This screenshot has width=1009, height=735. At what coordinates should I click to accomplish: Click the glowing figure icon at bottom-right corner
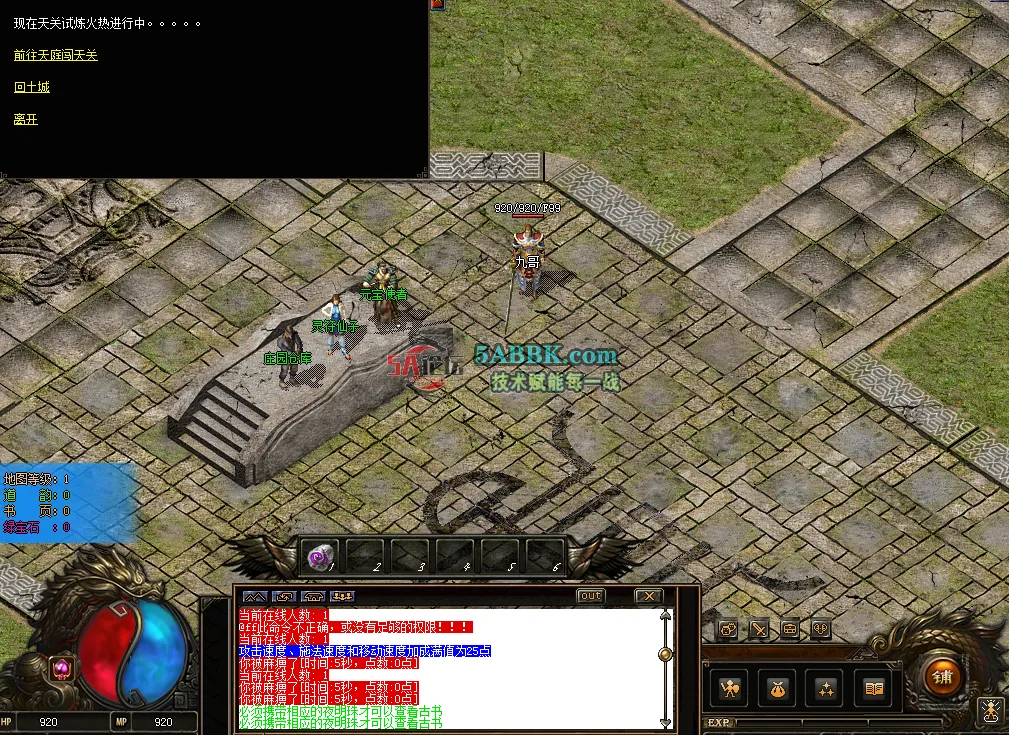[990, 711]
